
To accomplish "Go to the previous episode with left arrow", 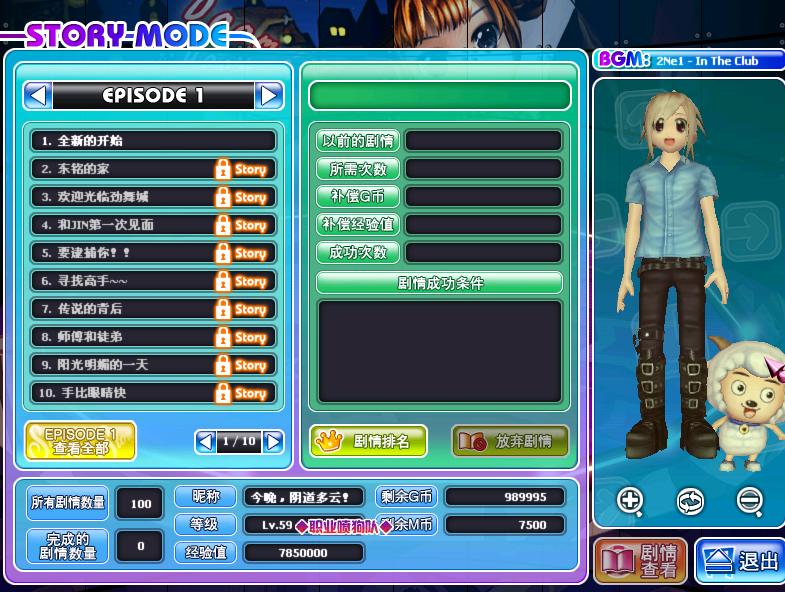I will pos(37,95).
